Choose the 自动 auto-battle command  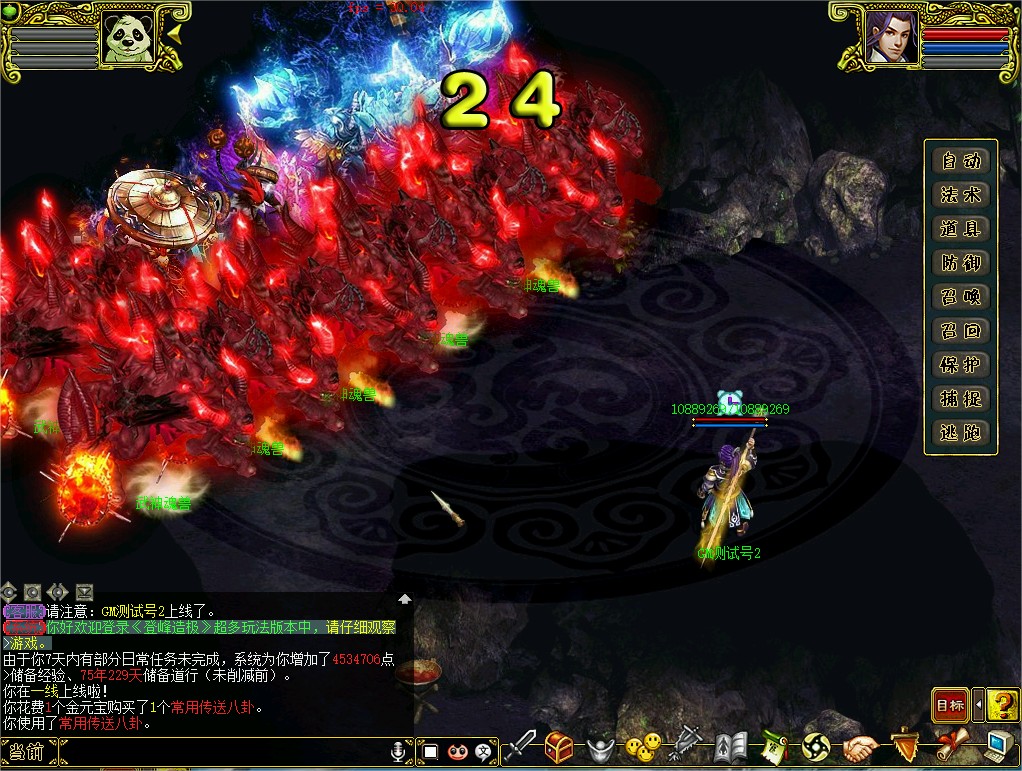point(960,161)
